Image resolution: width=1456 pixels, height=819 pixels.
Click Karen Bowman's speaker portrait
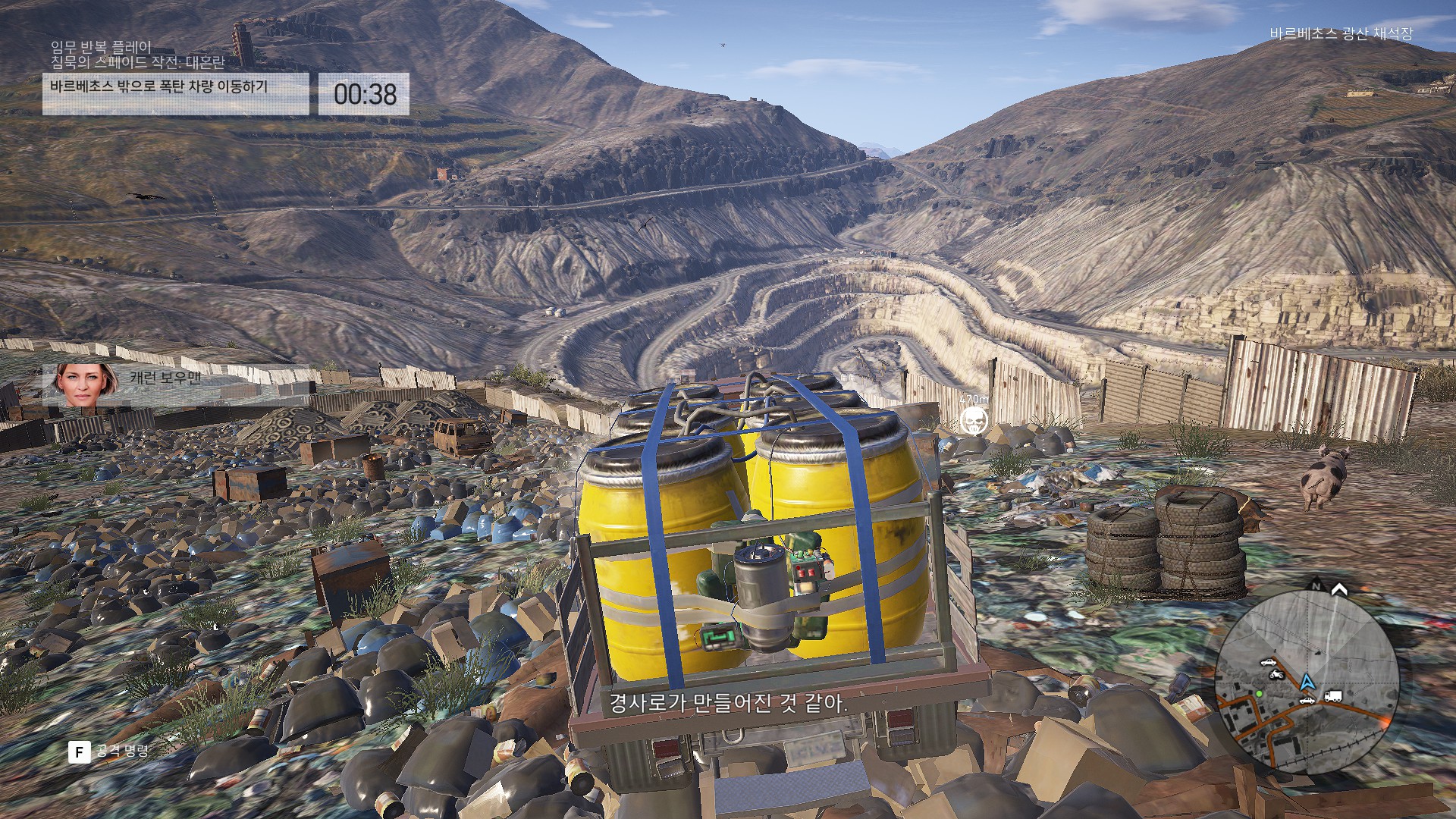[x=85, y=384]
